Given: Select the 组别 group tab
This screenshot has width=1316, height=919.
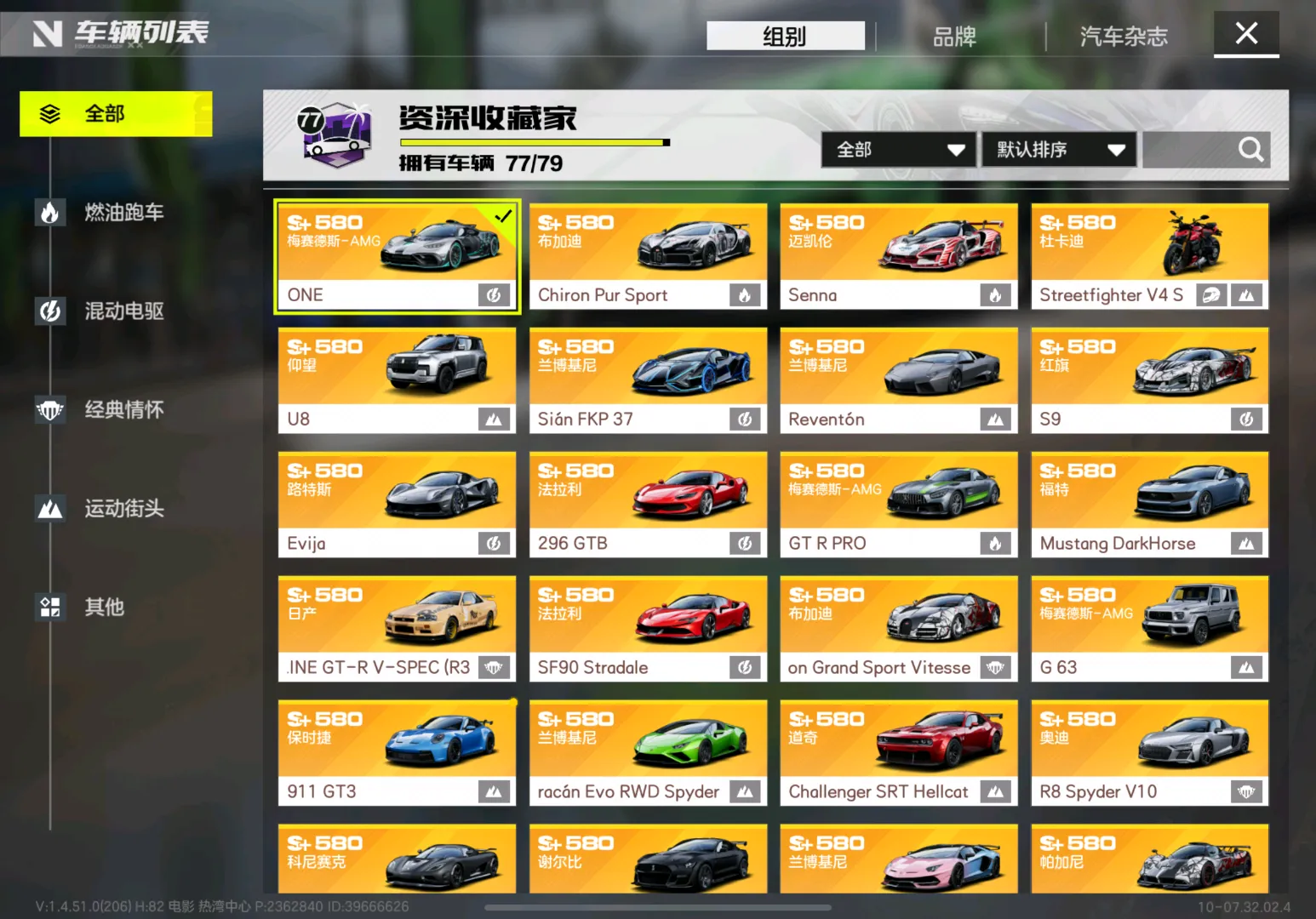Looking at the screenshot, I should pos(785,37).
